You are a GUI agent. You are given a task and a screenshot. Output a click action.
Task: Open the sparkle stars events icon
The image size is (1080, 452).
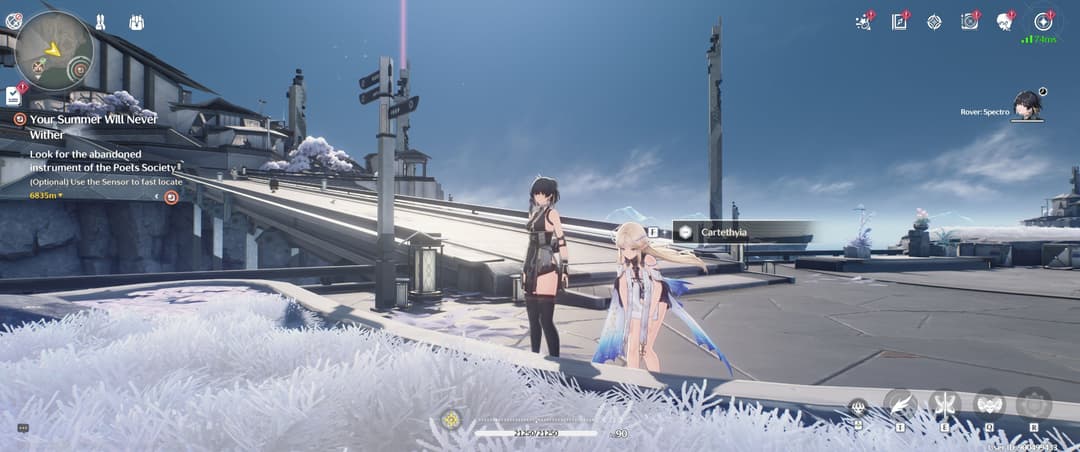(863, 22)
